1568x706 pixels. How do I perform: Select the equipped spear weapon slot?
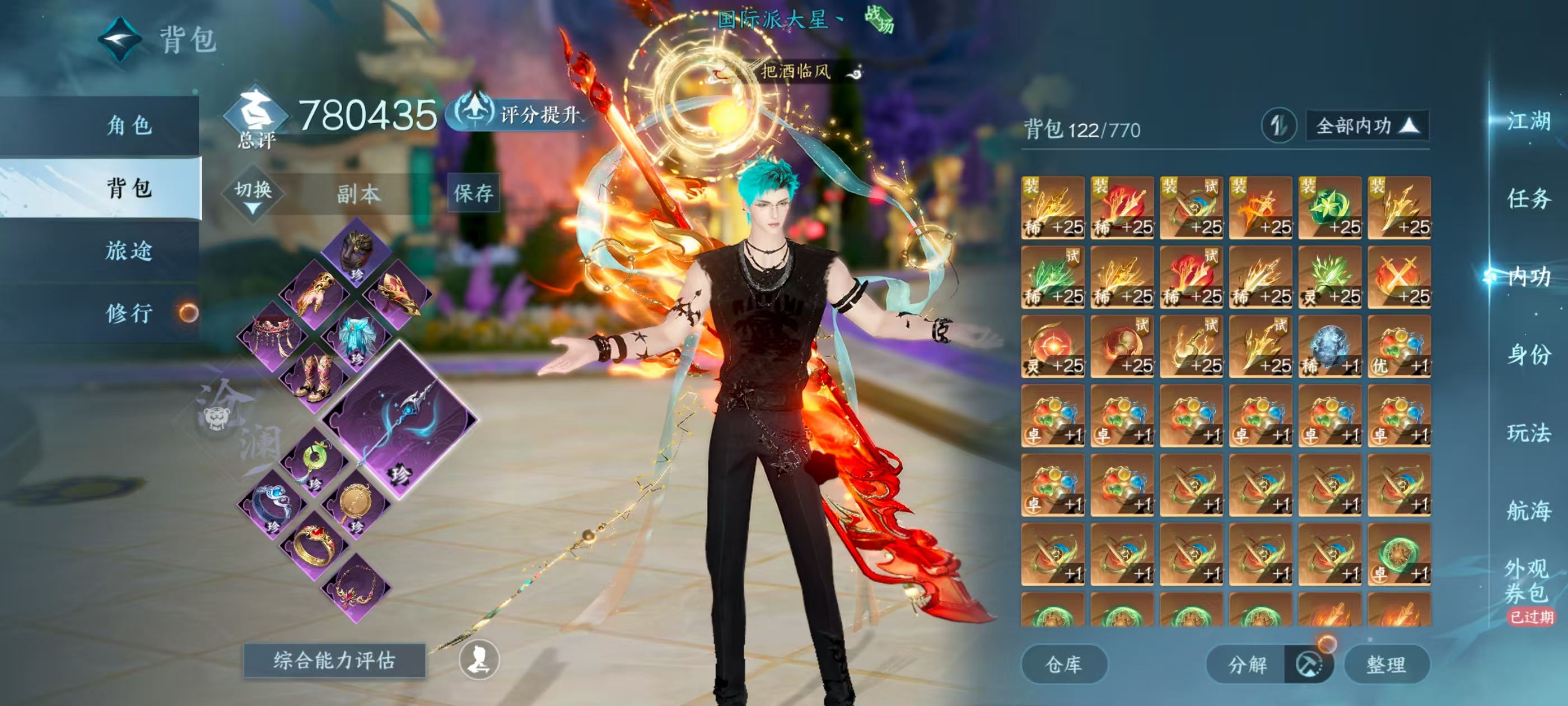pos(400,420)
